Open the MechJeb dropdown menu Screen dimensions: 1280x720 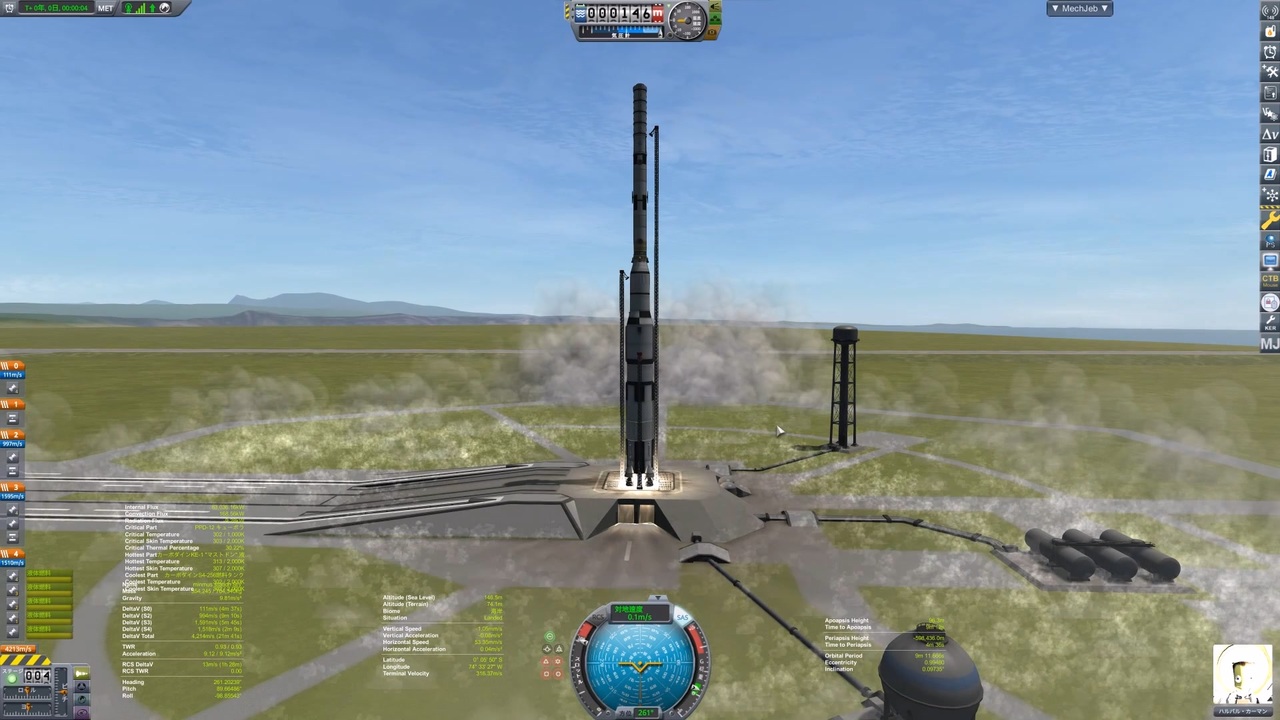(1080, 8)
